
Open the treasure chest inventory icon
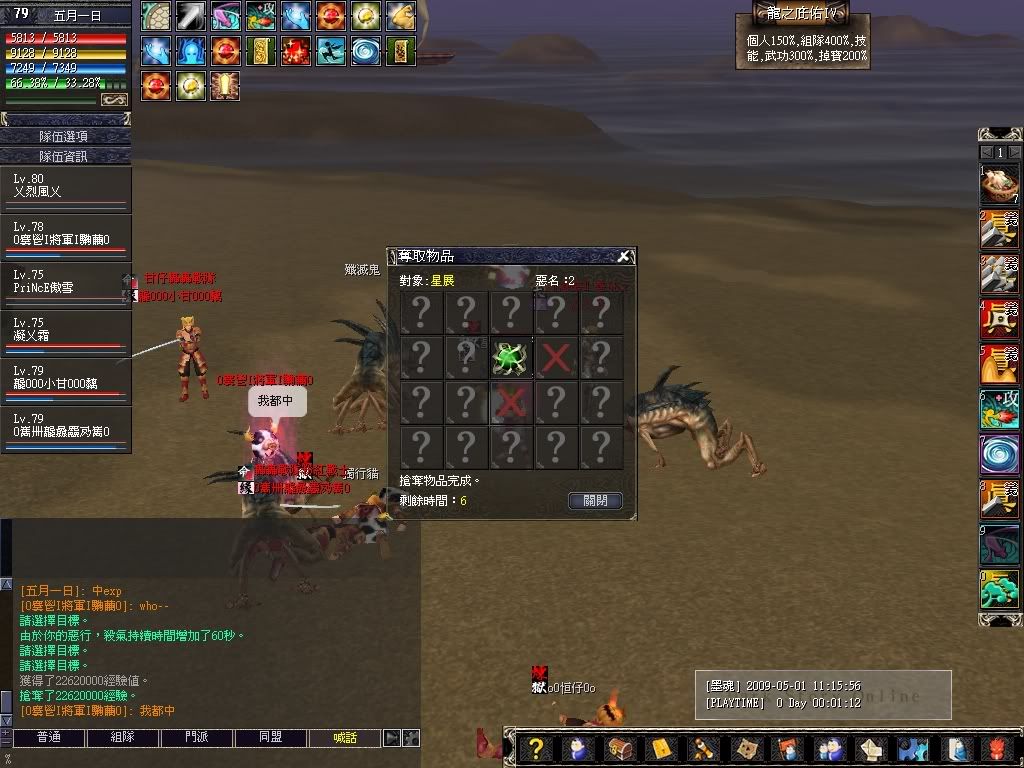[x=620, y=749]
